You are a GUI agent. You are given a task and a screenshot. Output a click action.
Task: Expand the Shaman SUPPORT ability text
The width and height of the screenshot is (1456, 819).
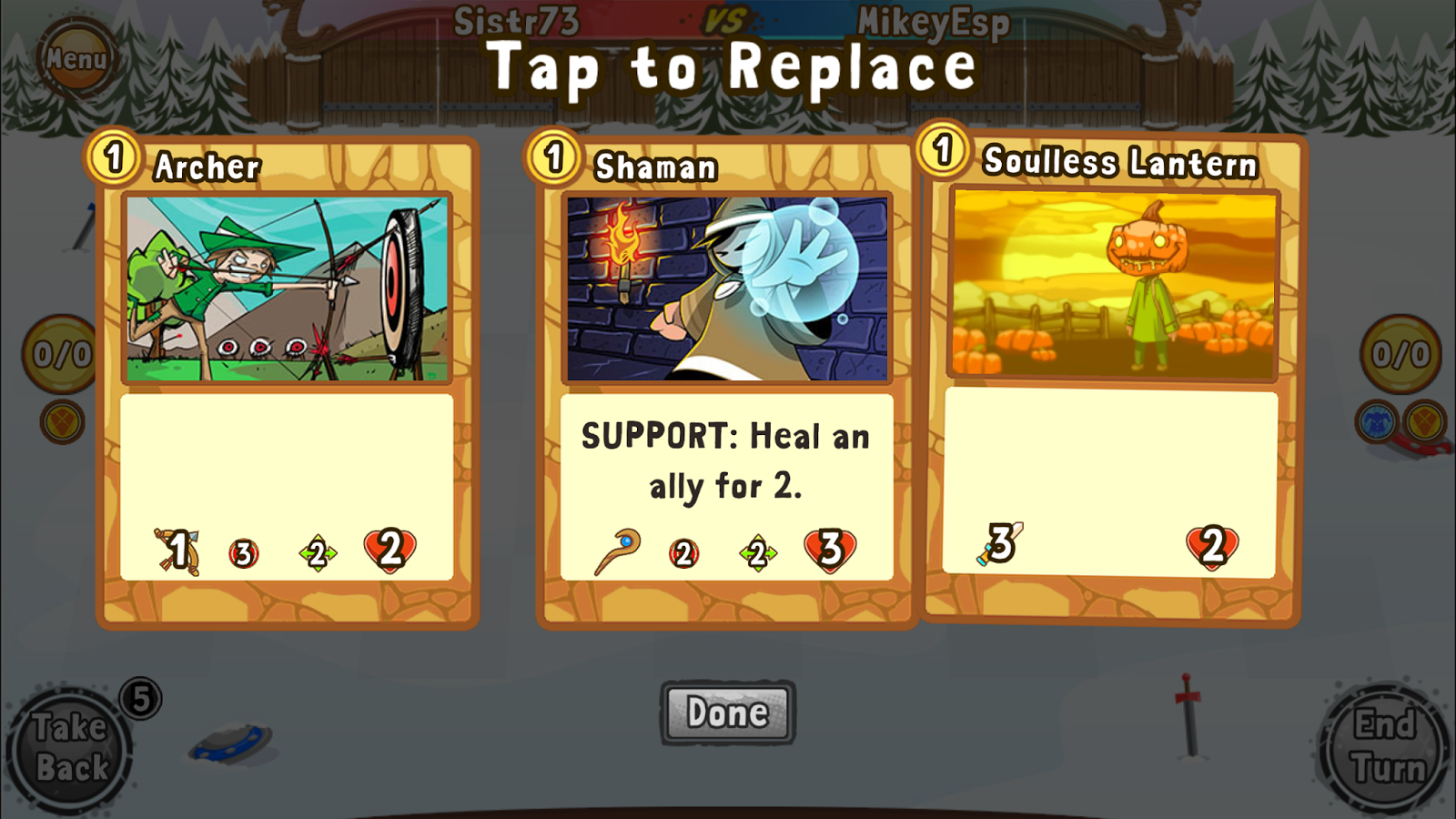click(725, 462)
